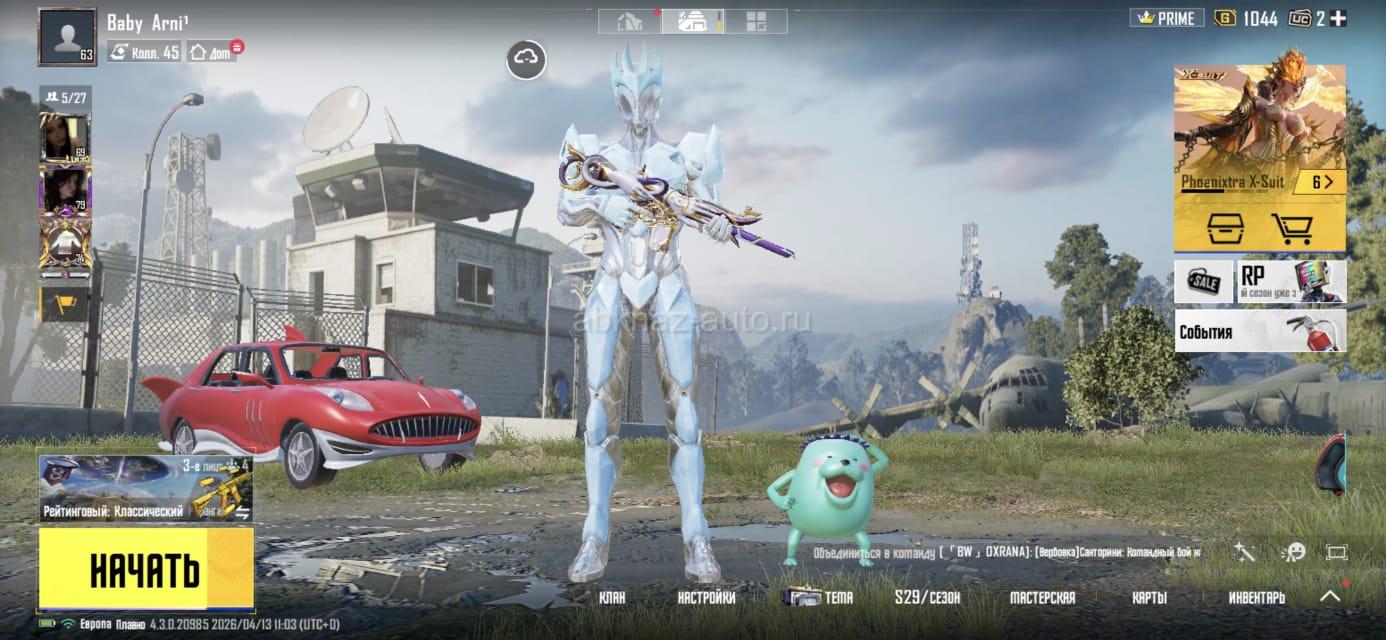Screen dimensions: 1386x640
Task: Open the Baby Arni profile avatar
Action: 67,37
